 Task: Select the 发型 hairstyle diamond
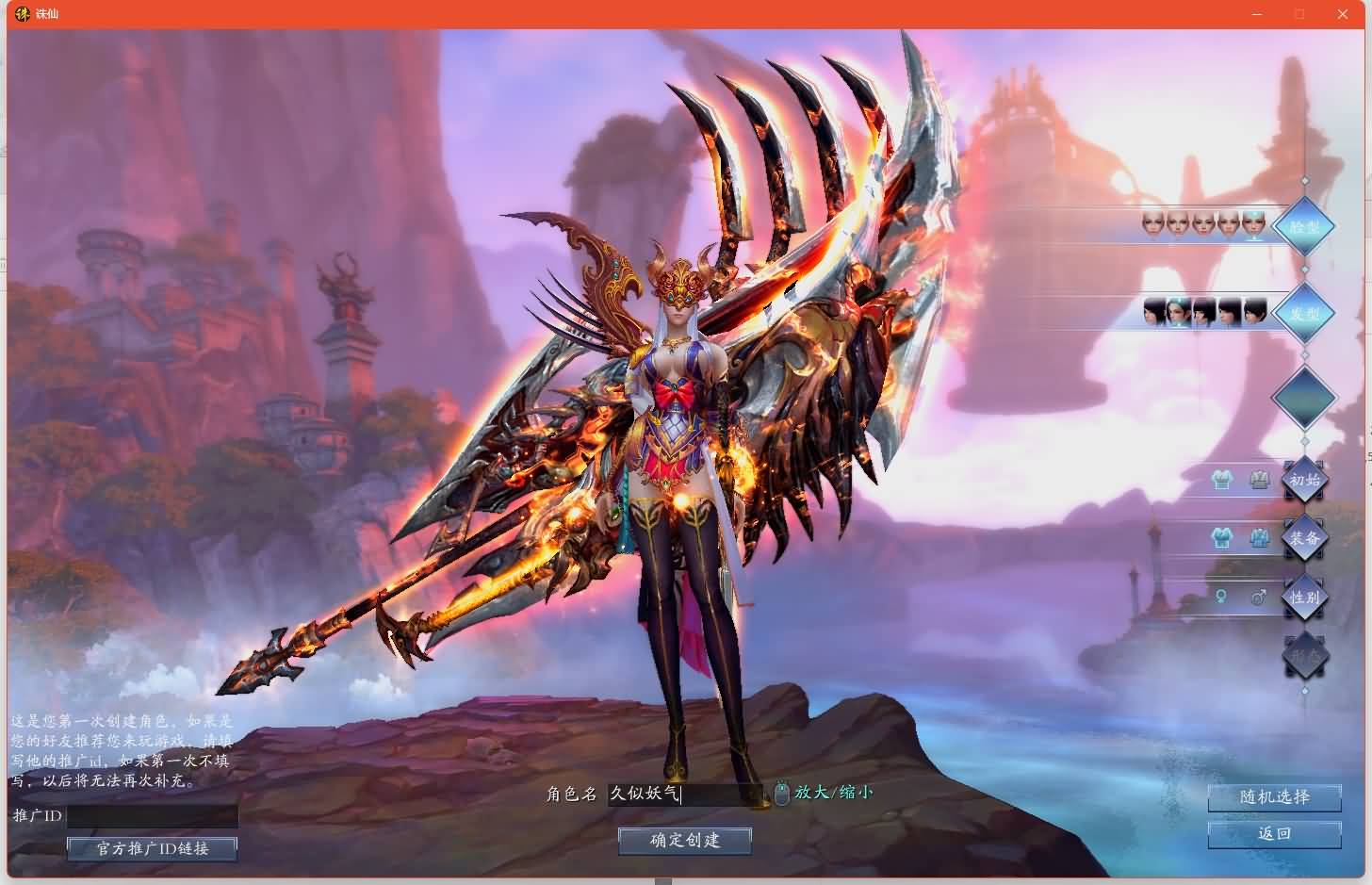tap(1304, 313)
